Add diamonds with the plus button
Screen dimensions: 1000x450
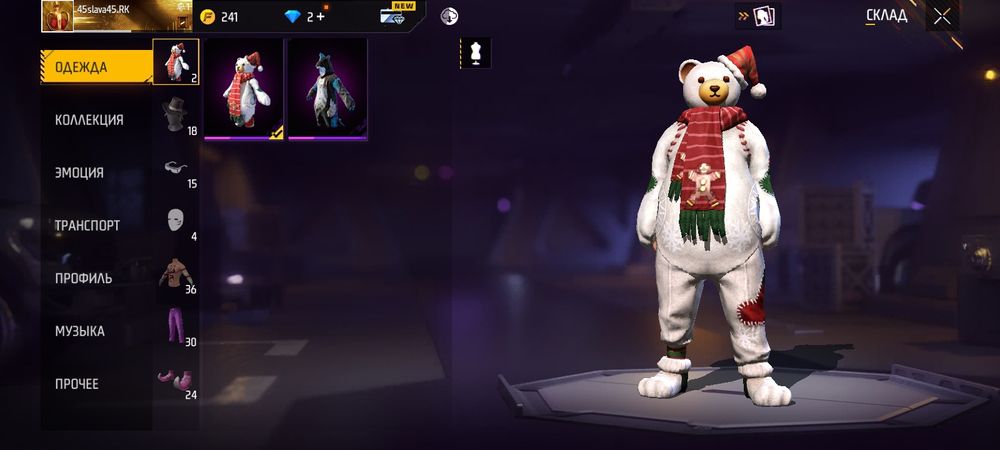point(320,16)
